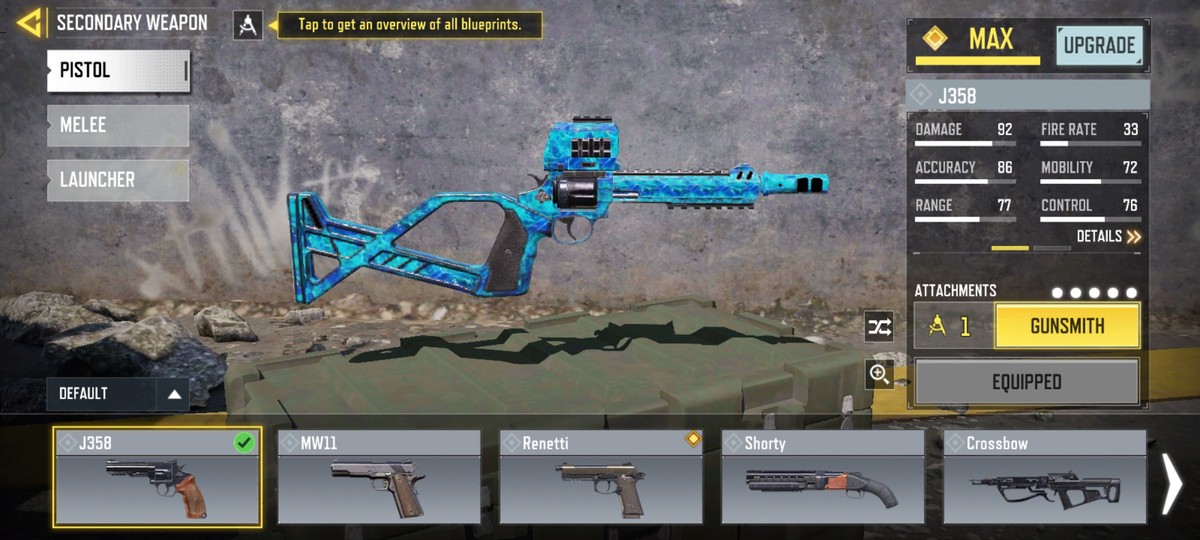Expand the Default sort dropdown
The width and height of the screenshot is (1200, 540).
pyautogui.click(x=117, y=394)
